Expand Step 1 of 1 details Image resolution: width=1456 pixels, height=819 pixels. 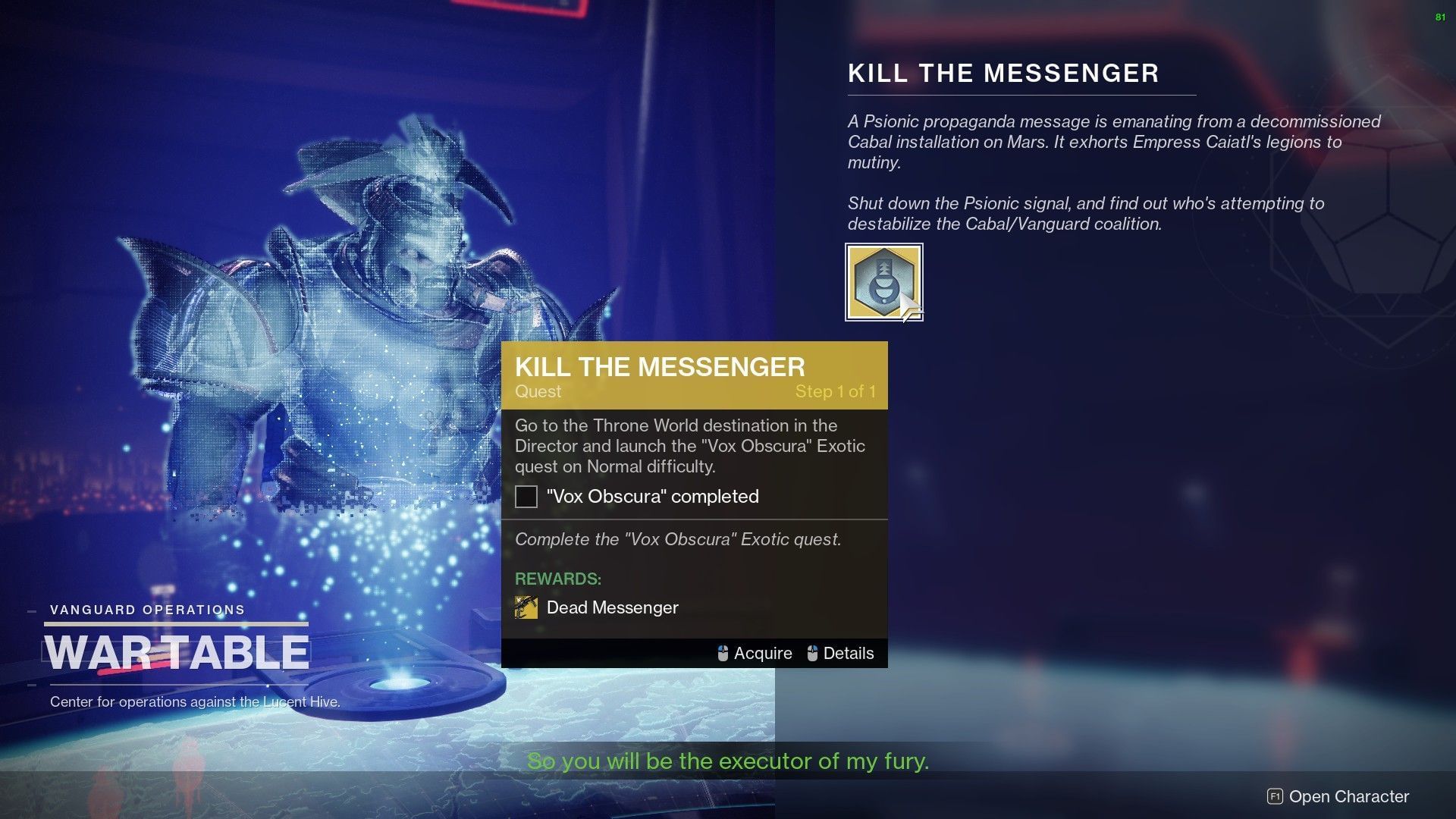coord(836,392)
